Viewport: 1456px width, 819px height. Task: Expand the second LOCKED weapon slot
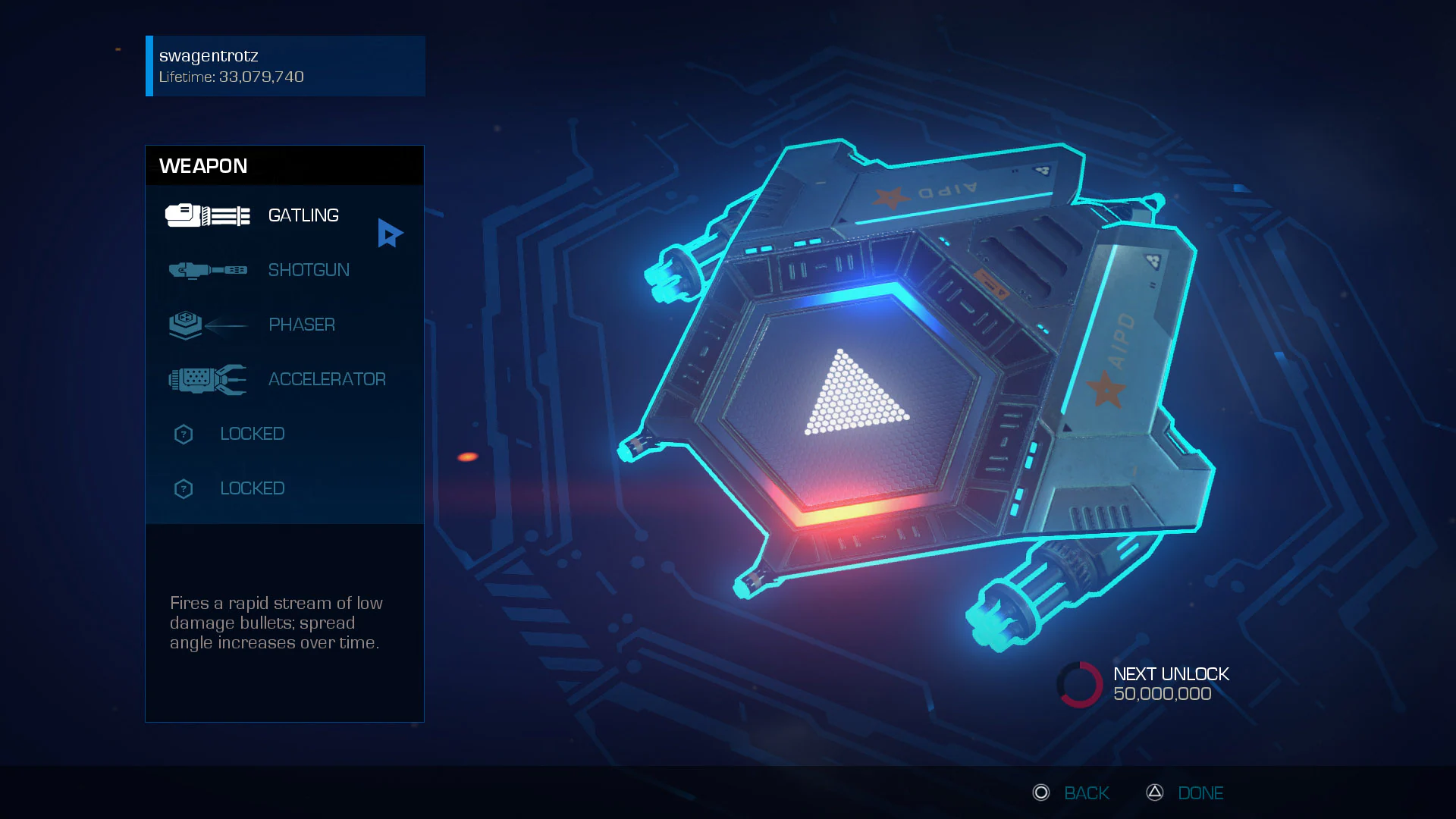pyautogui.click(x=253, y=488)
